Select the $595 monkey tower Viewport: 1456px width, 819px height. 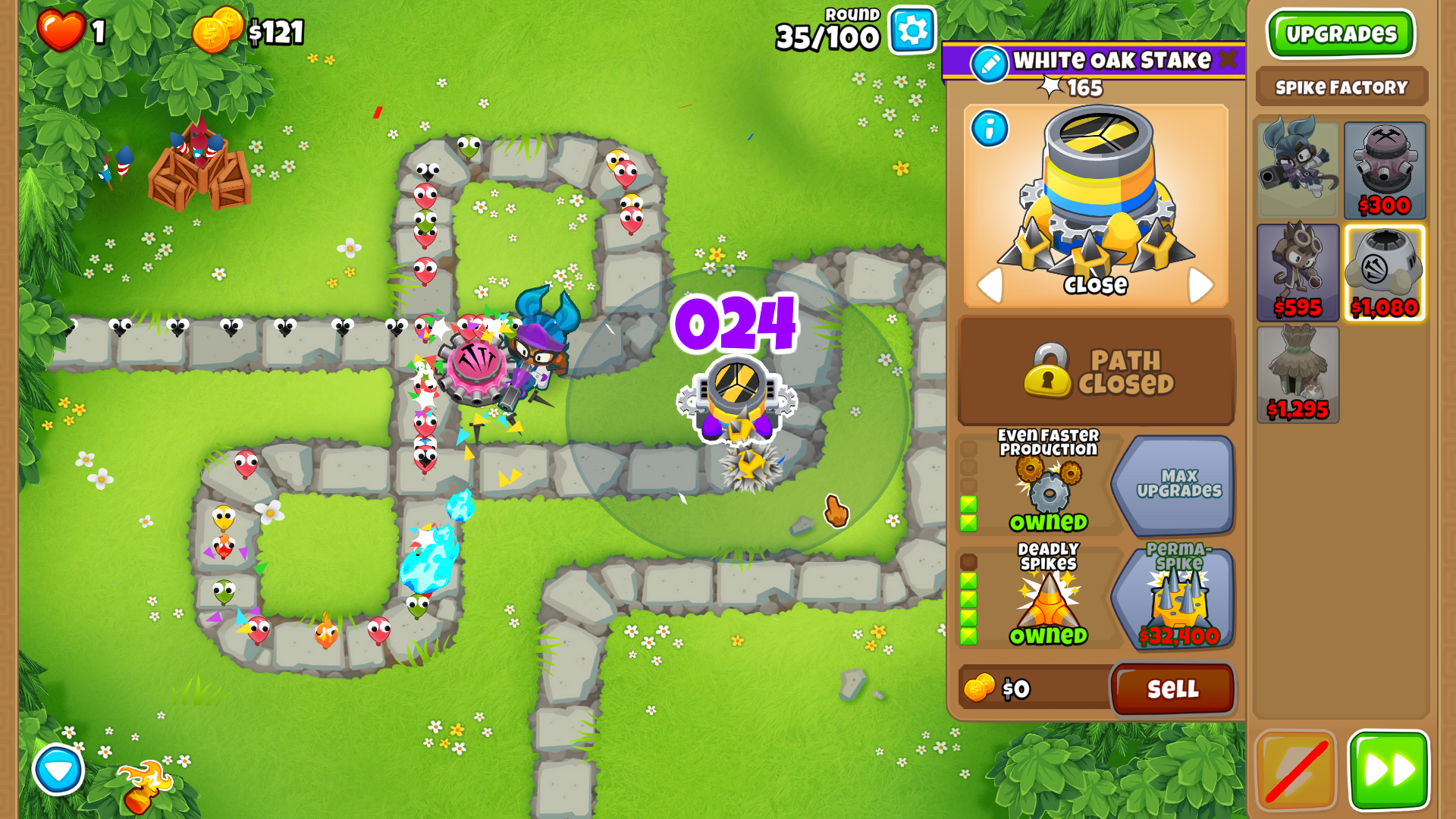(x=1298, y=272)
